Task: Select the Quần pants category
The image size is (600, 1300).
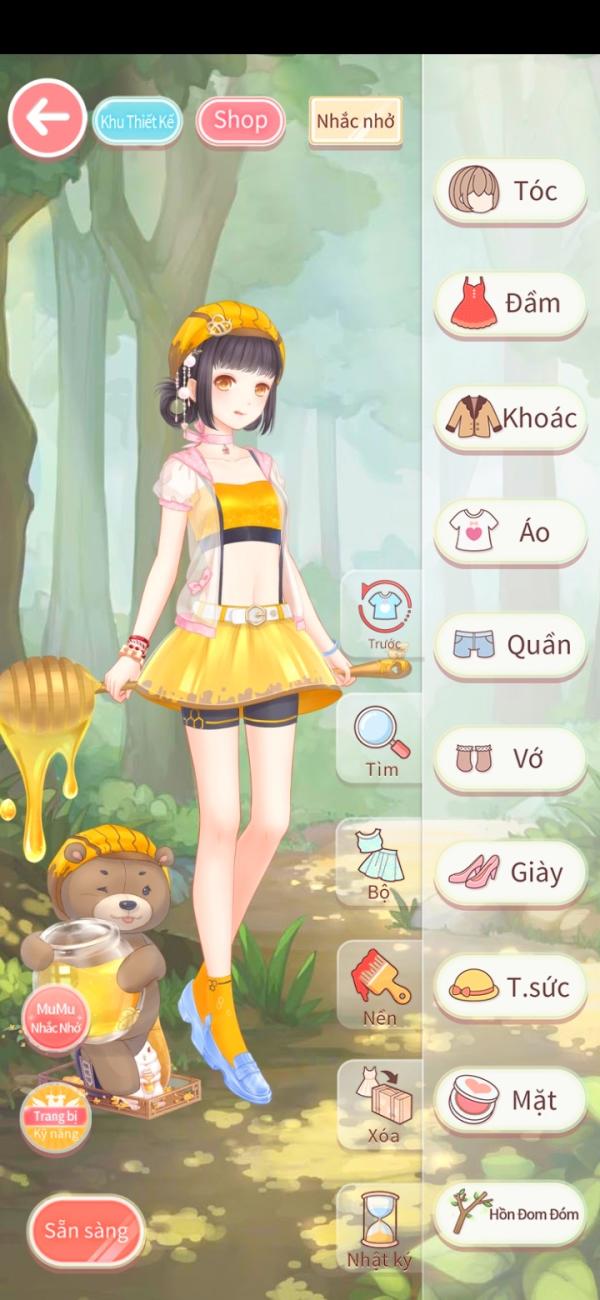Action: [510, 645]
